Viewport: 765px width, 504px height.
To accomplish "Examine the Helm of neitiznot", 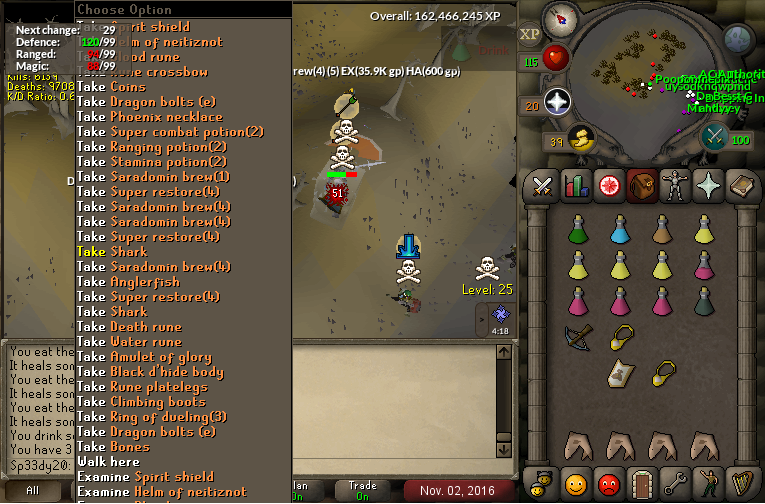I will 160,491.
